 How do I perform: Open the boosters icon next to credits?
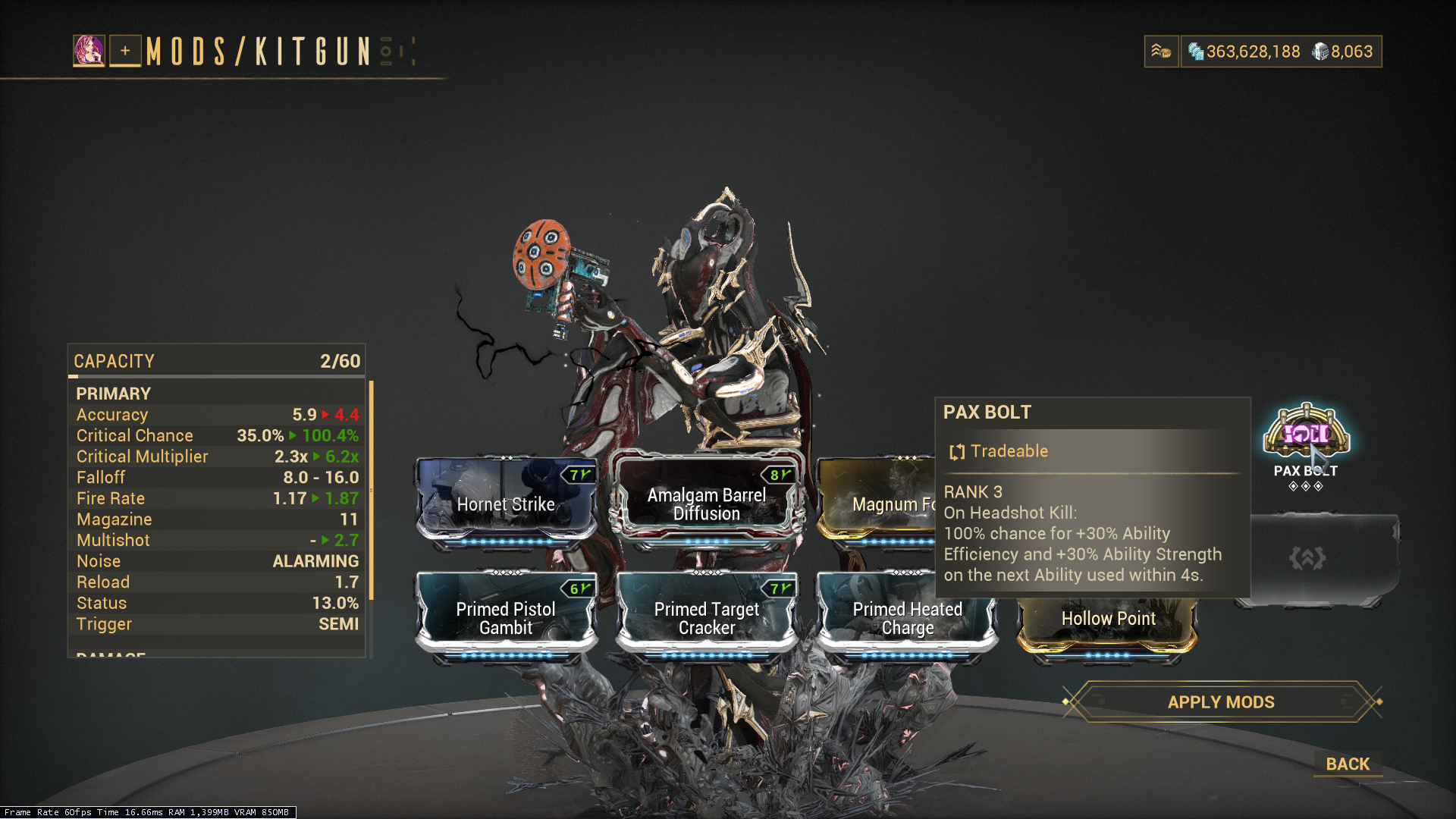pos(1161,52)
